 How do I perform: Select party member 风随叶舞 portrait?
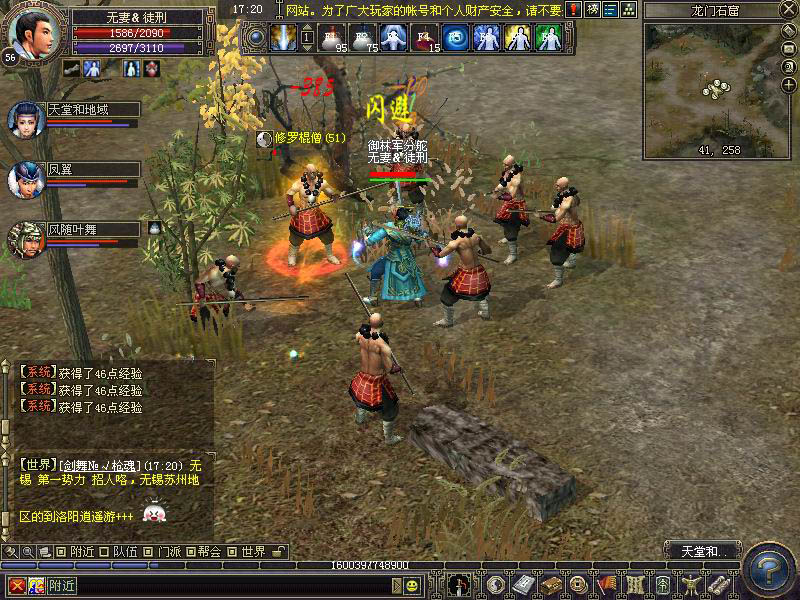click(25, 240)
